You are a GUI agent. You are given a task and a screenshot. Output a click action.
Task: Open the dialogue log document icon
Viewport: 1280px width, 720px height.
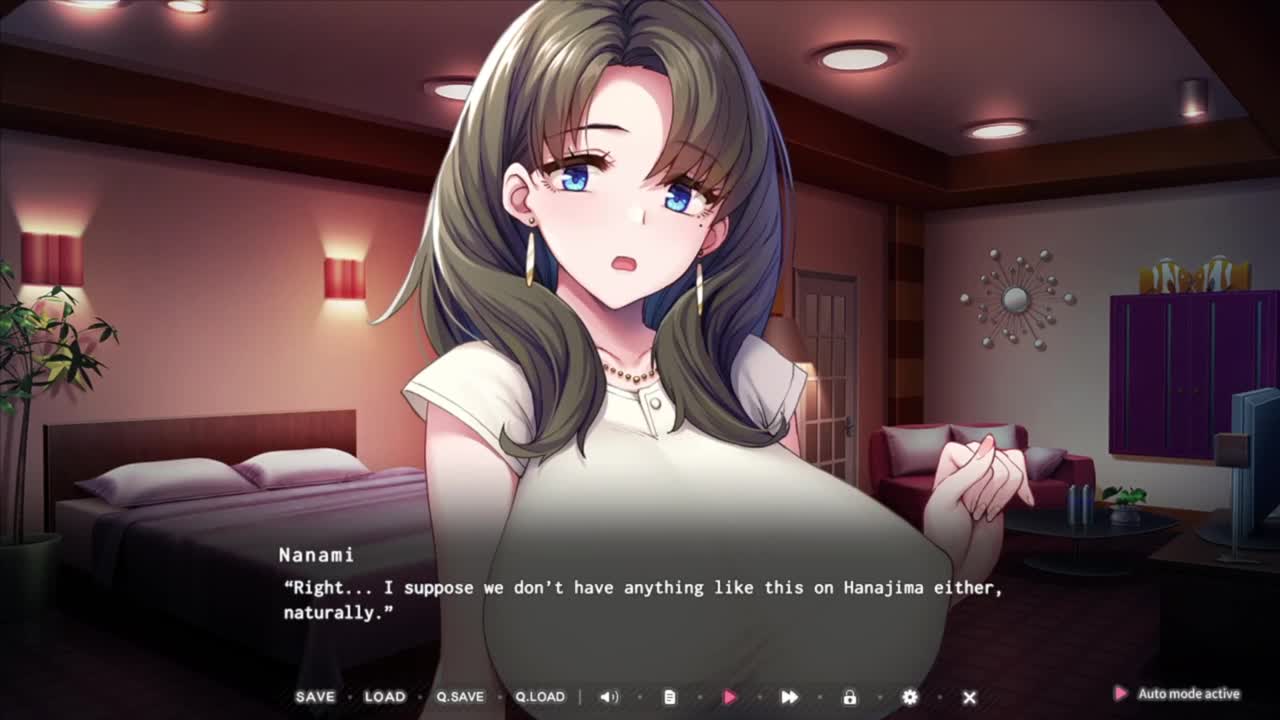click(670, 697)
